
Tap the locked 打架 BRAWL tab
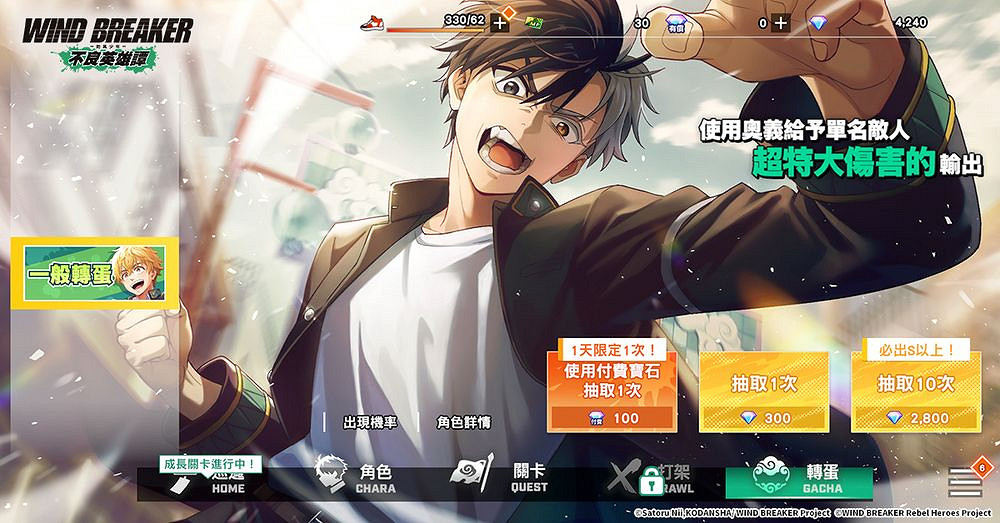click(652, 479)
